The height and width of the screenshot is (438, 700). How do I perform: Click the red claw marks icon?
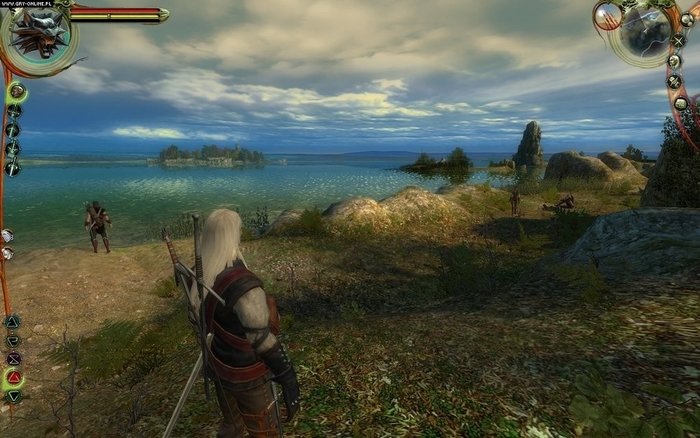click(x=607, y=15)
